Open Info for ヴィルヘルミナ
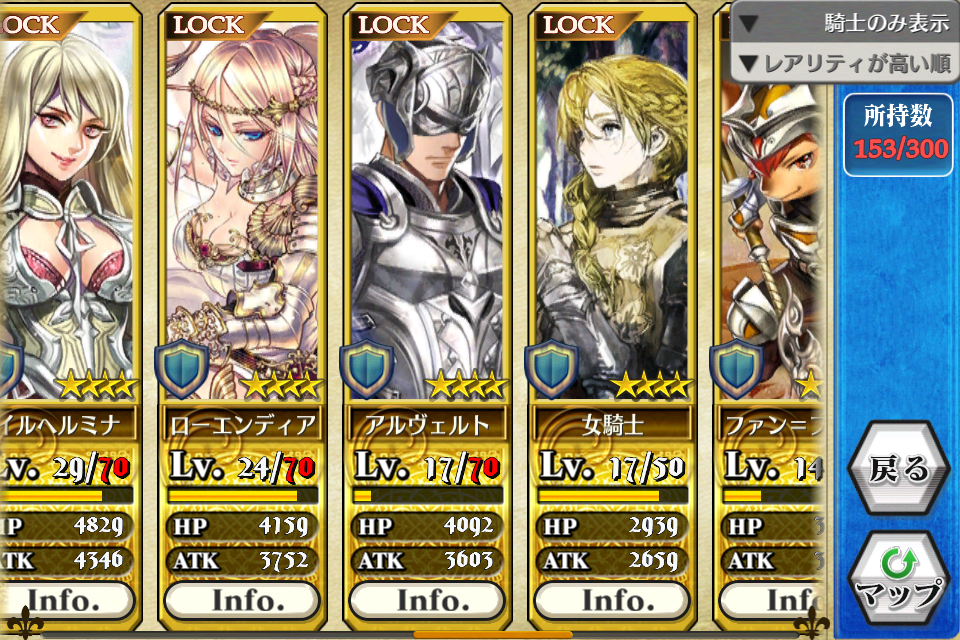 (70, 599)
